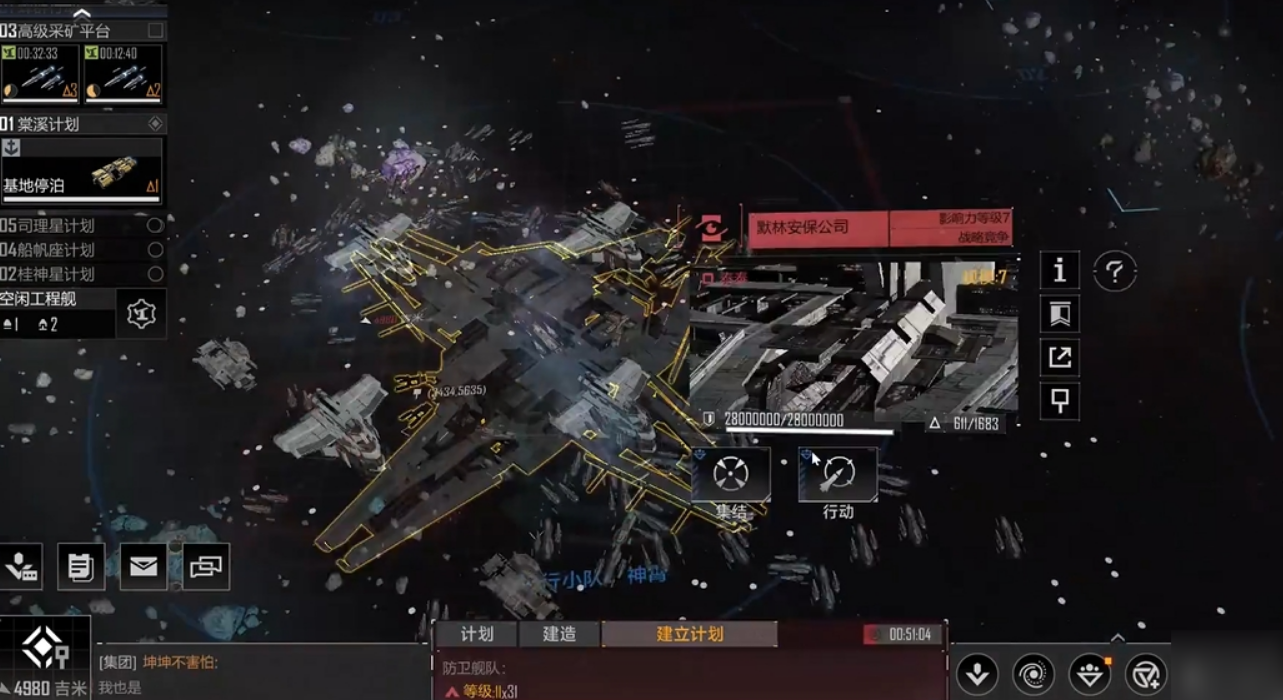Viewport: 1283px width, 700px height.
Task: Expand the 05司理星计划 row
Action: 82,225
